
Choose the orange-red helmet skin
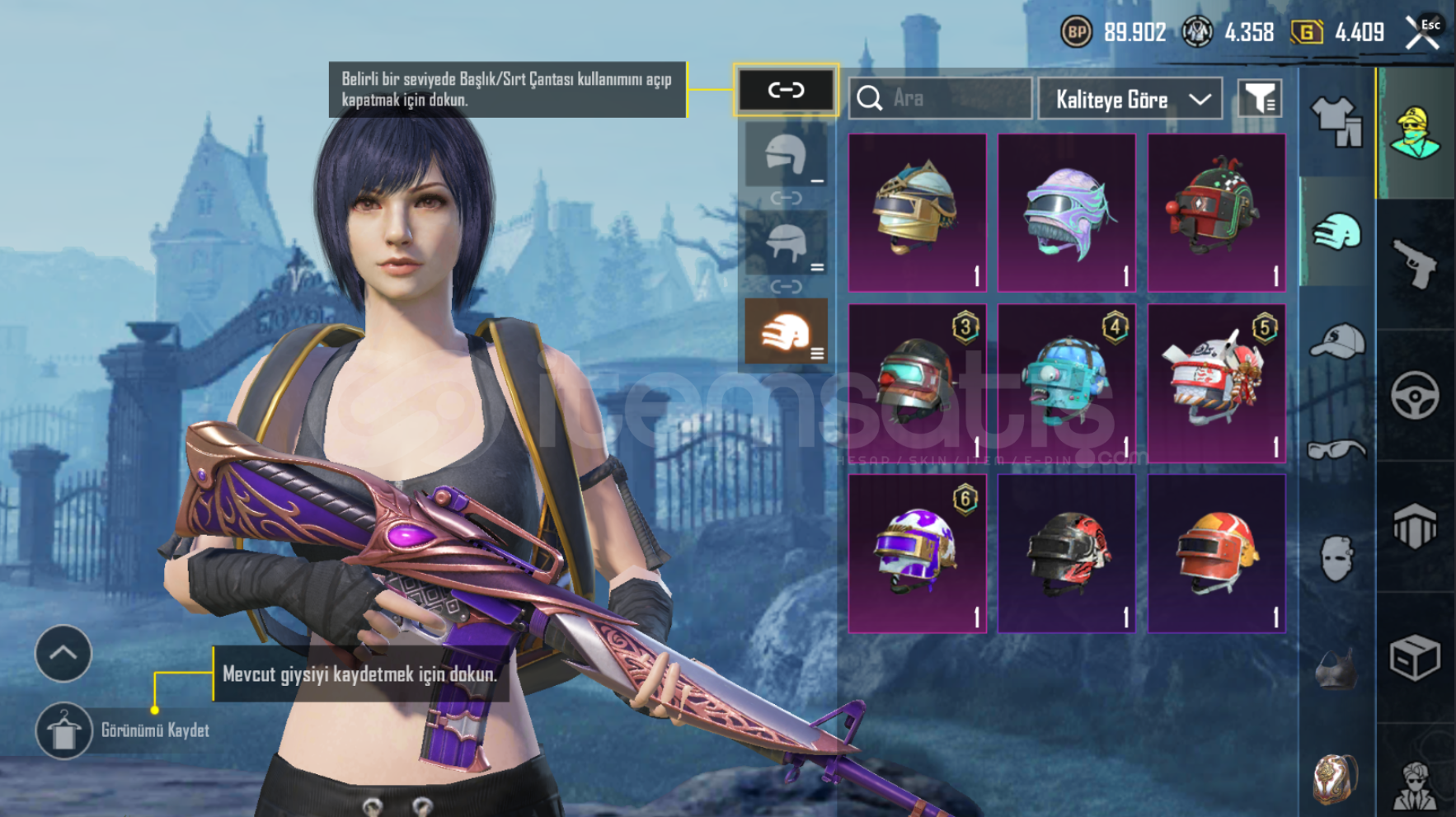[x=1216, y=553]
